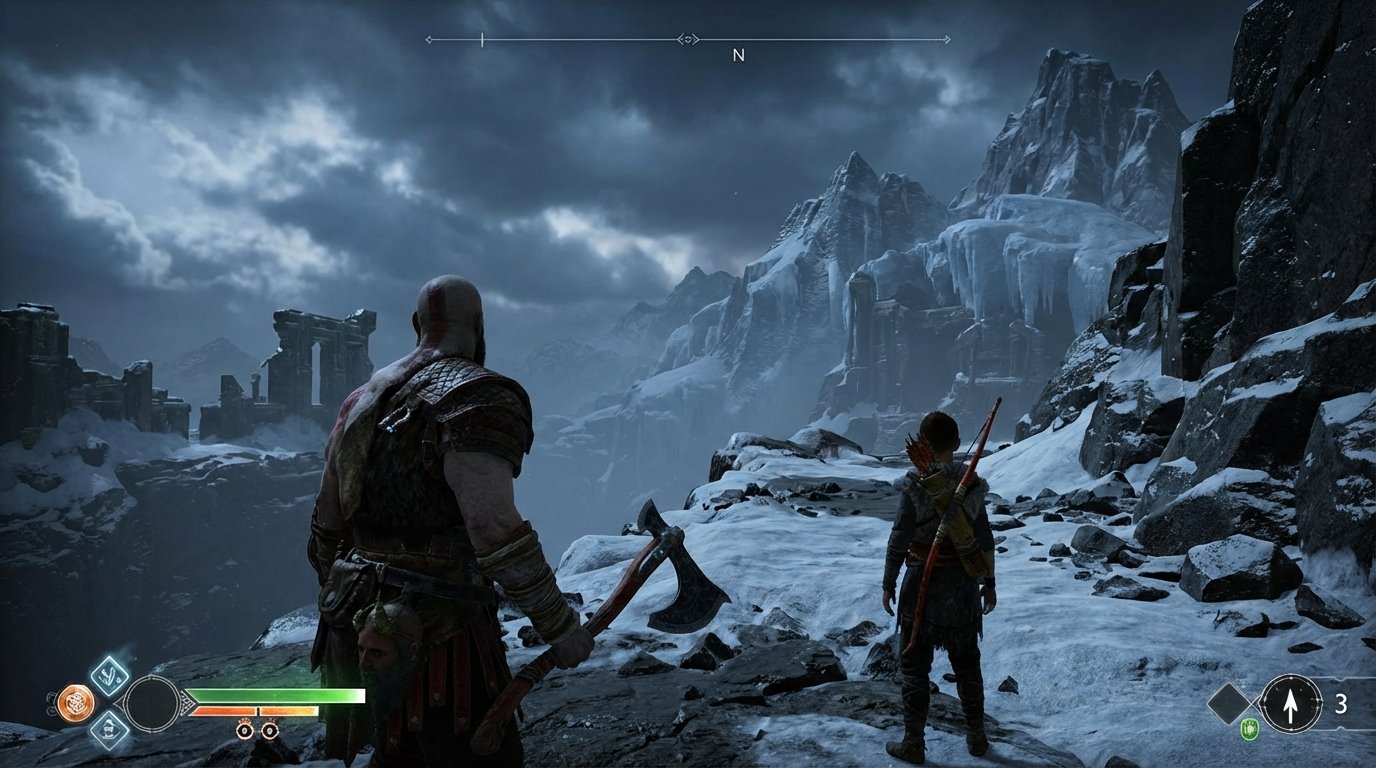Click the N heading marker on the compass
The width and height of the screenshot is (1376, 768).
740,55
